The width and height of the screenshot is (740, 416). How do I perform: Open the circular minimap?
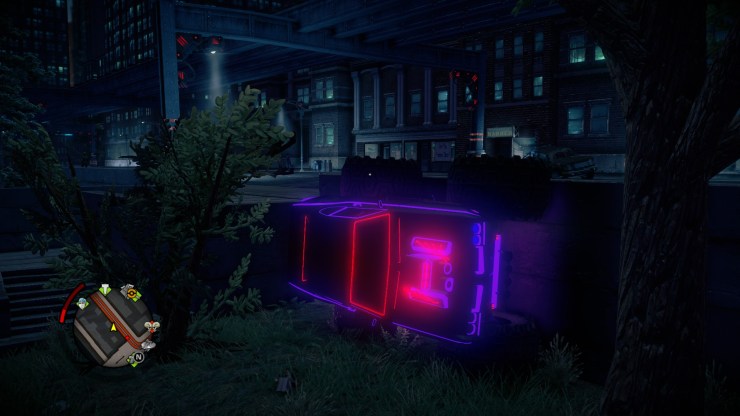[112, 323]
